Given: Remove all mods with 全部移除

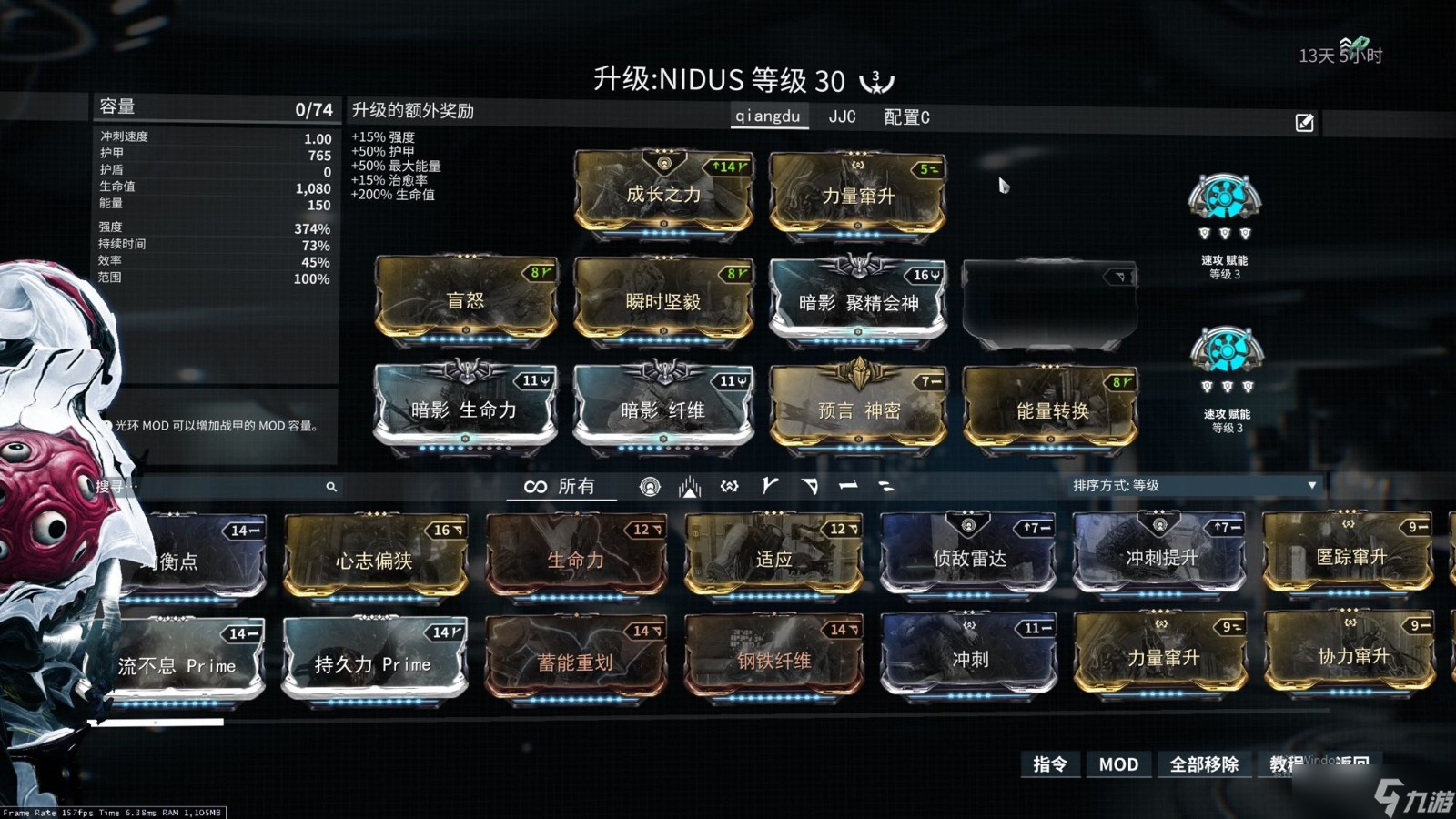Looking at the screenshot, I should click(x=1204, y=764).
